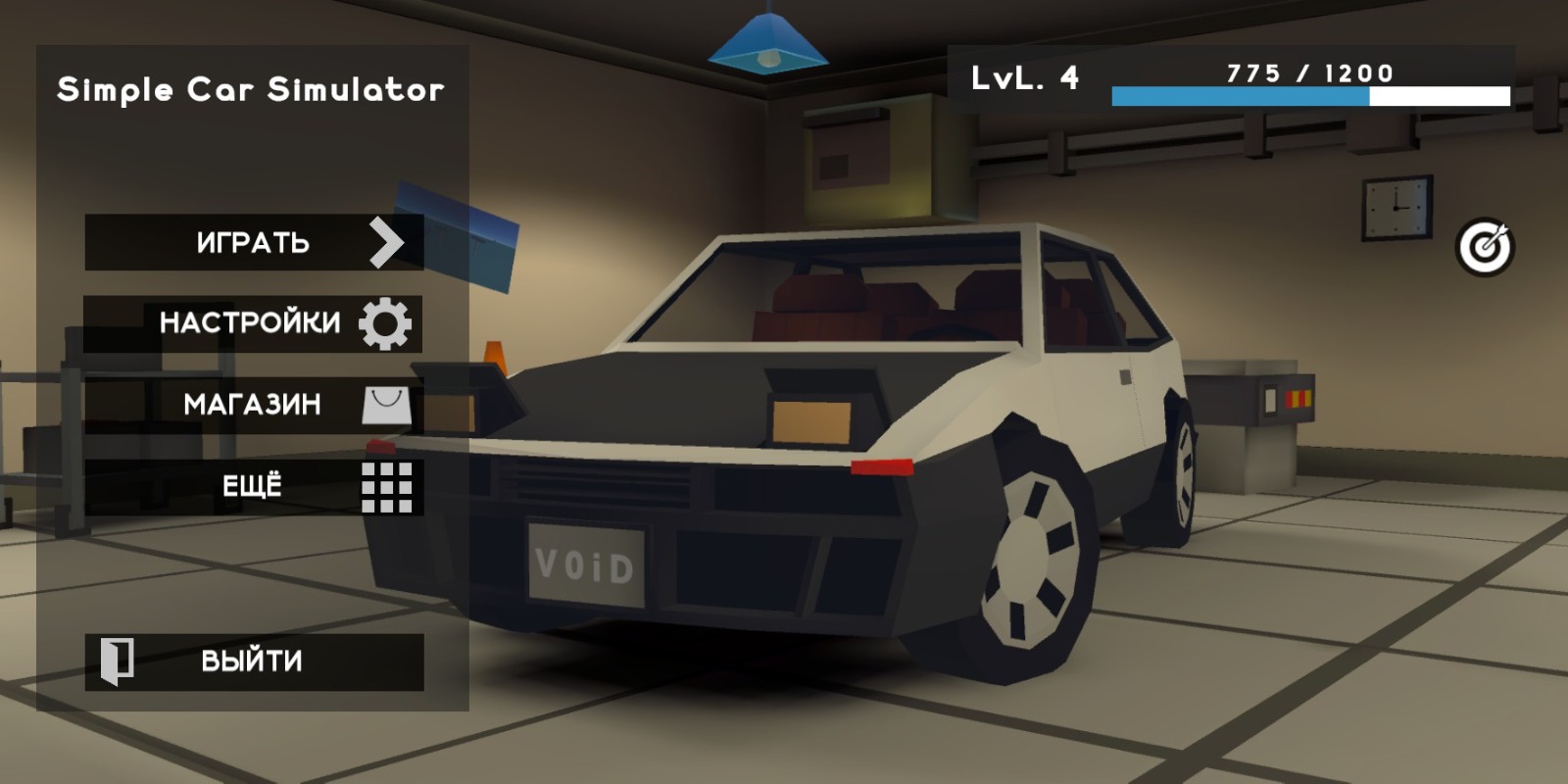Click the Simple Car Simulator title
The width and height of the screenshot is (1568, 784).
pos(251,90)
